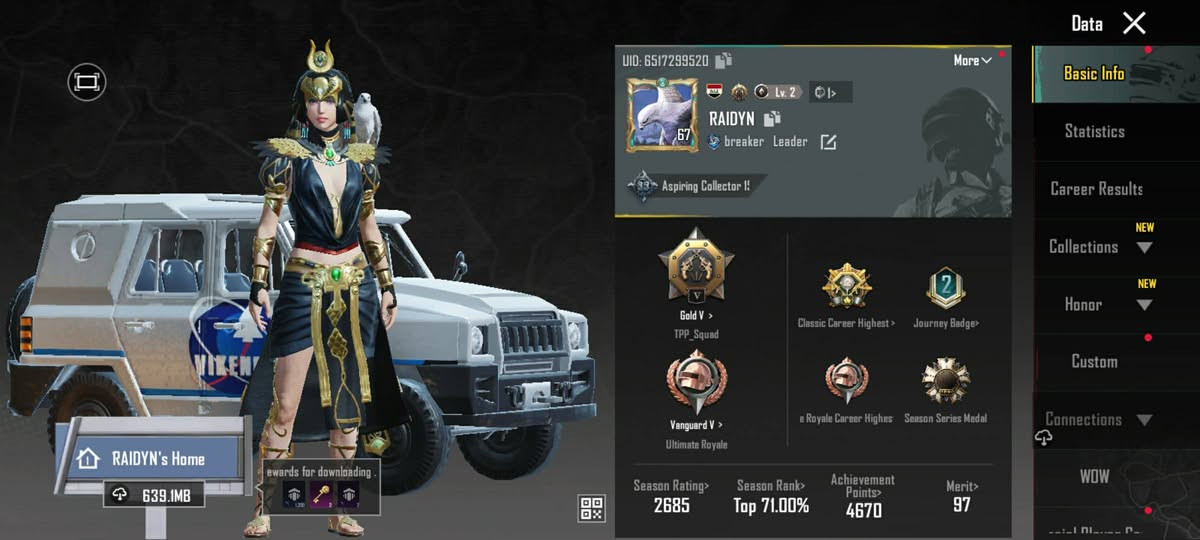This screenshot has height=540, width=1200.
Task: Expand the Honor section
Action: pyautogui.click(x=1096, y=304)
